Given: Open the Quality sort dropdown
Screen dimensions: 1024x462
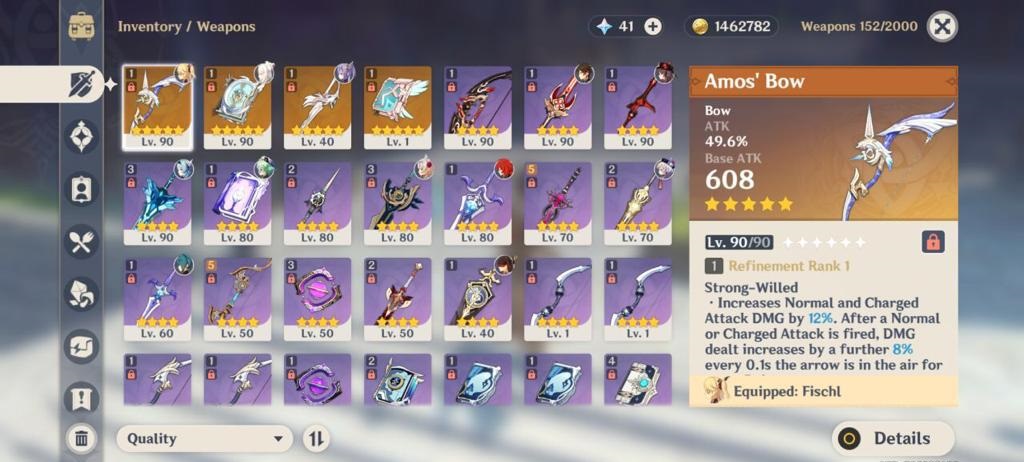Looking at the screenshot, I should coord(204,438).
